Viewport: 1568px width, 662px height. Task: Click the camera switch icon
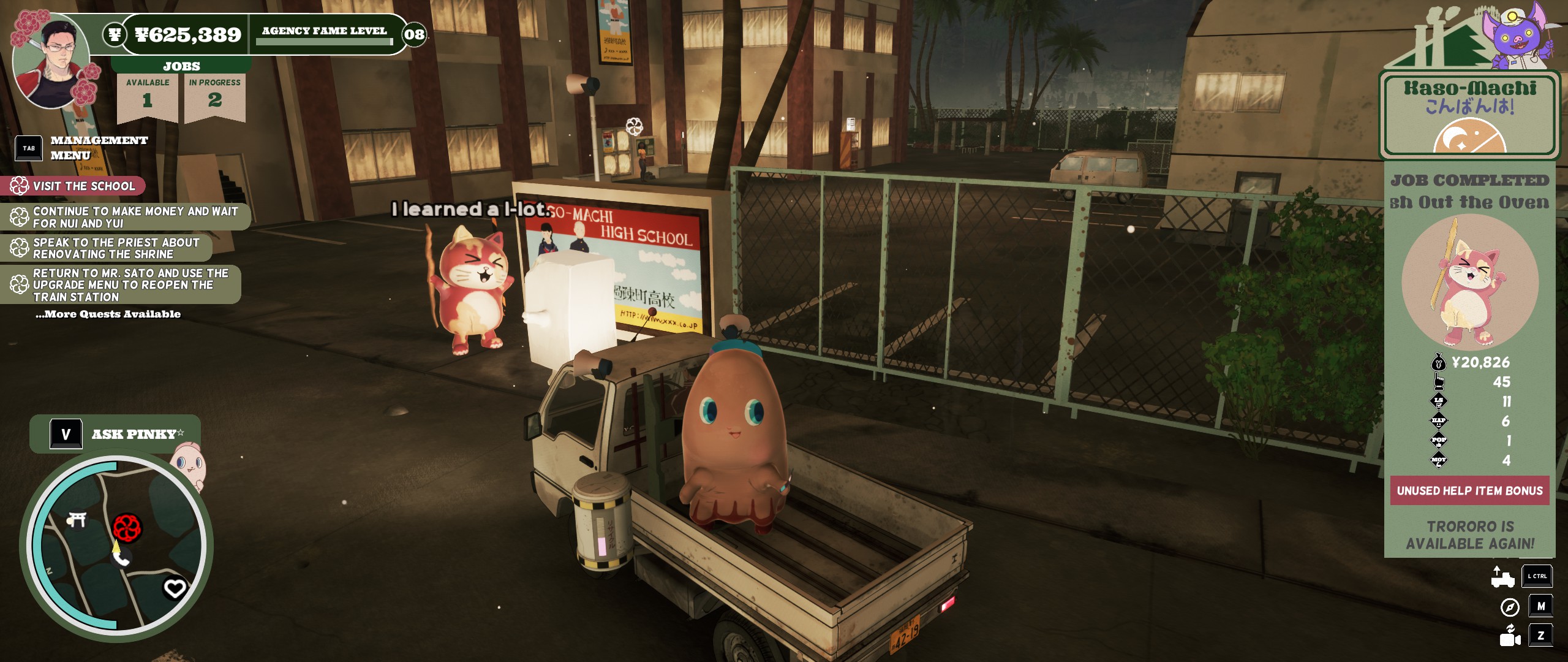coord(1510,636)
